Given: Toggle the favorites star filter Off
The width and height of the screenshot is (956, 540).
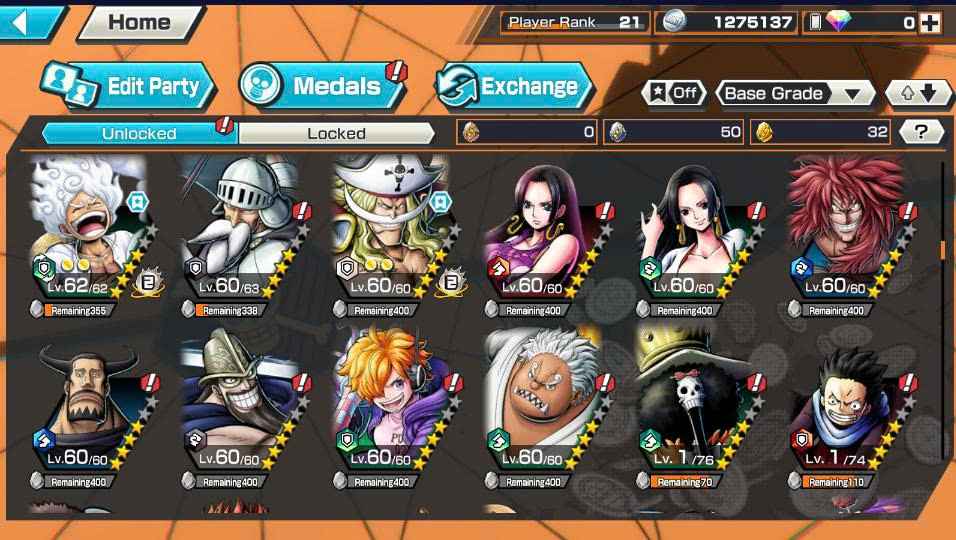Looking at the screenshot, I should pos(674,93).
